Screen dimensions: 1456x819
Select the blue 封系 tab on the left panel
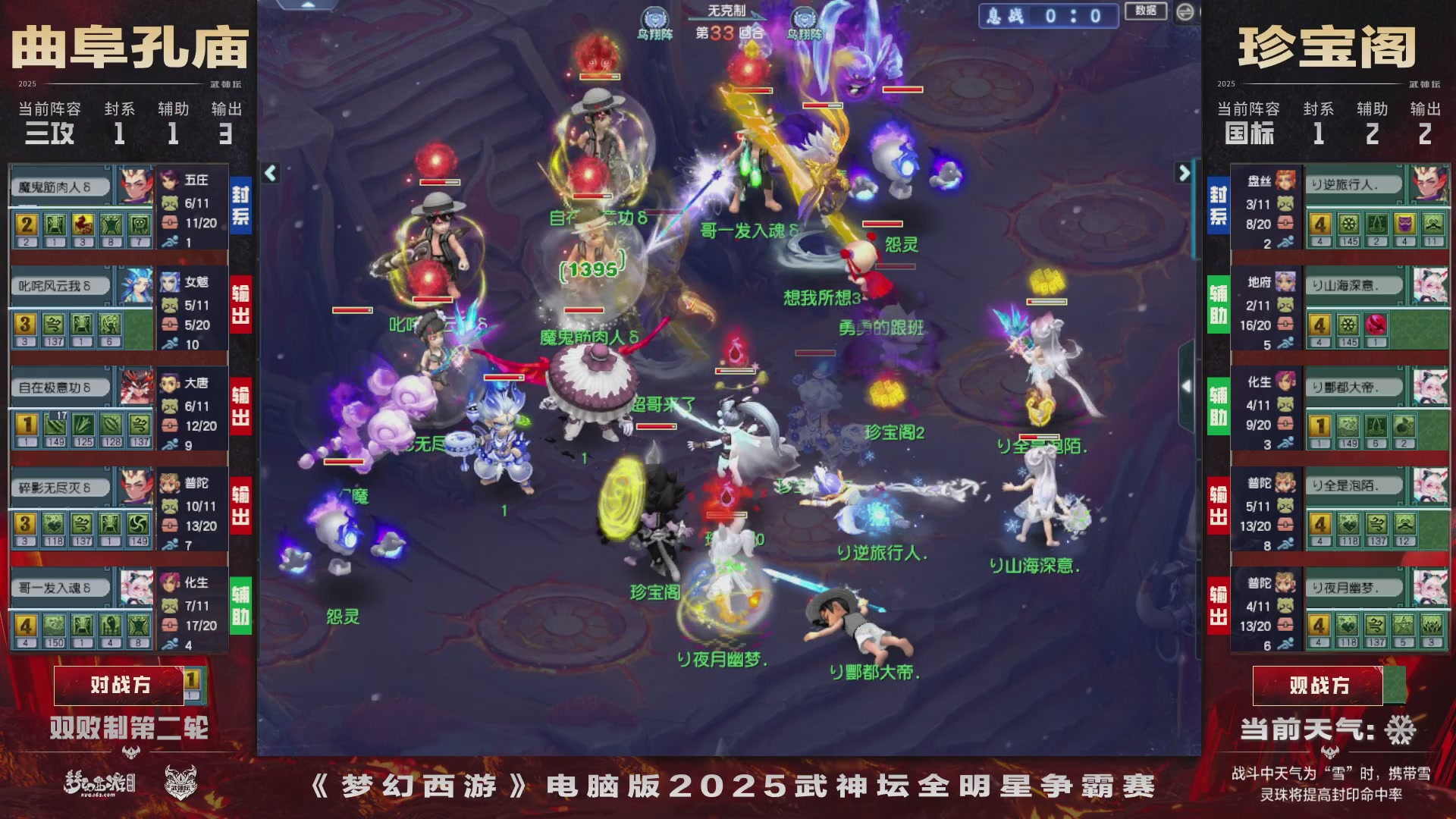coord(240,206)
